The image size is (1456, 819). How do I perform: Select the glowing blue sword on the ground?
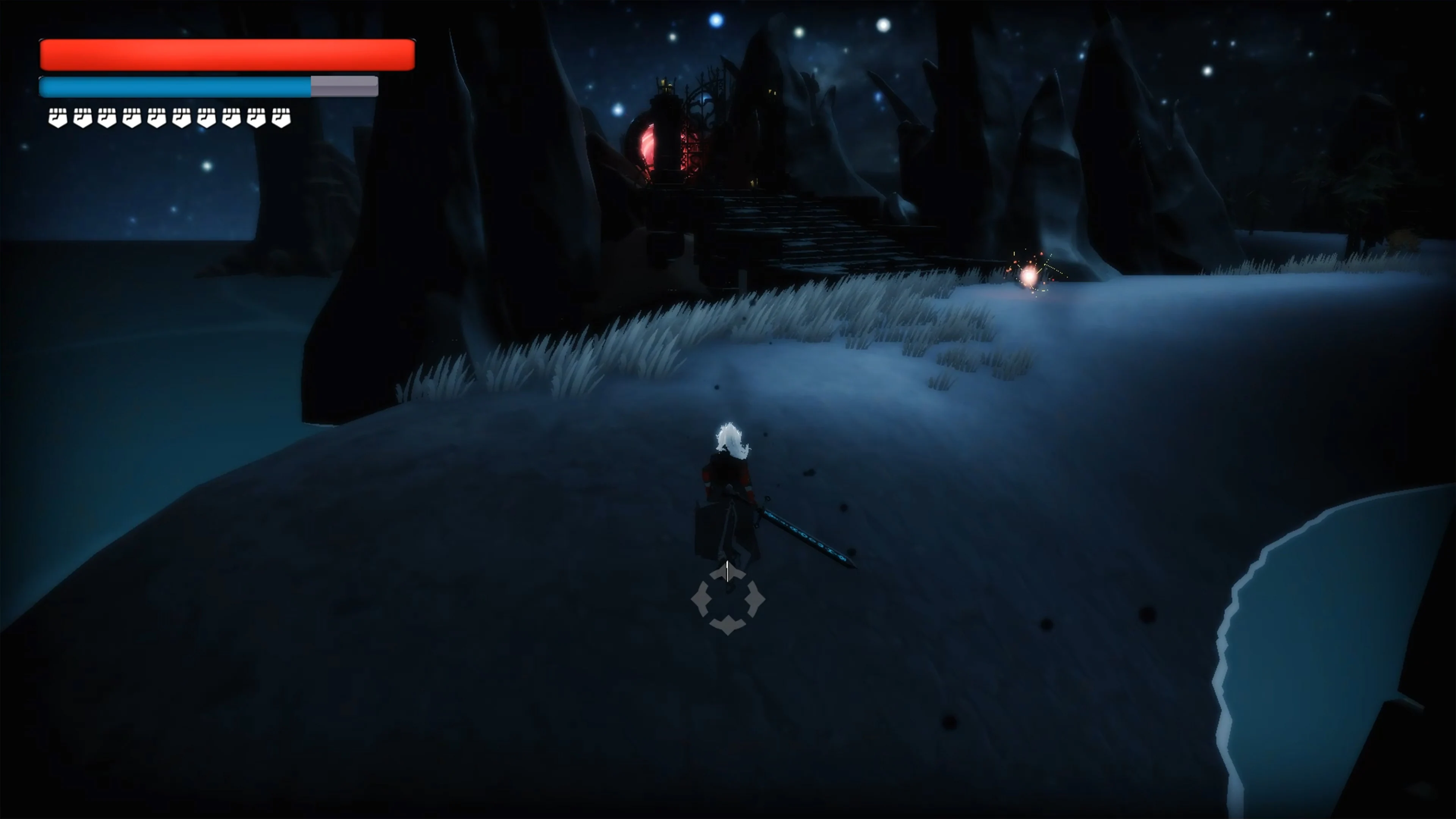tap(808, 537)
